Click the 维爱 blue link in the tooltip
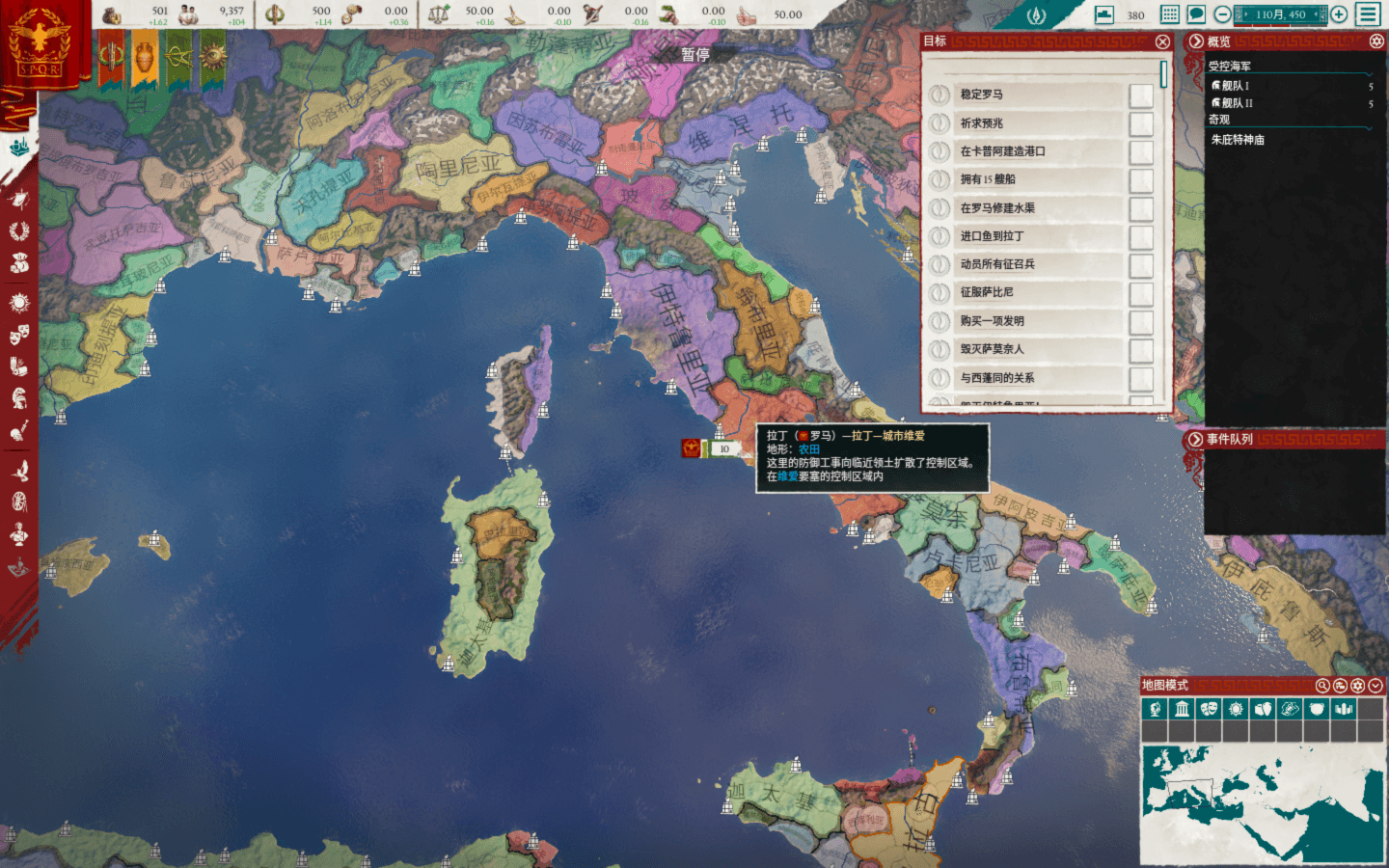Screen dimensions: 1389x868 tap(789, 475)
